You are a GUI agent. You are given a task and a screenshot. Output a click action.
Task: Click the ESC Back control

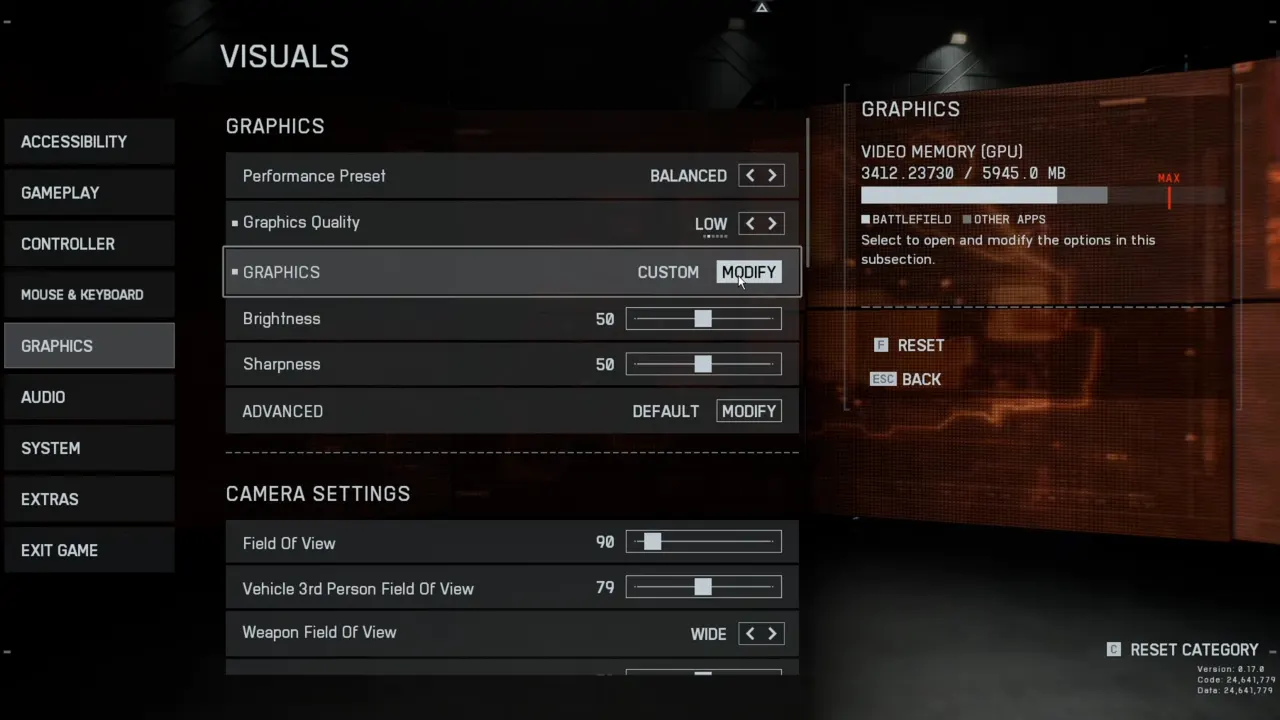pos(905,379)
